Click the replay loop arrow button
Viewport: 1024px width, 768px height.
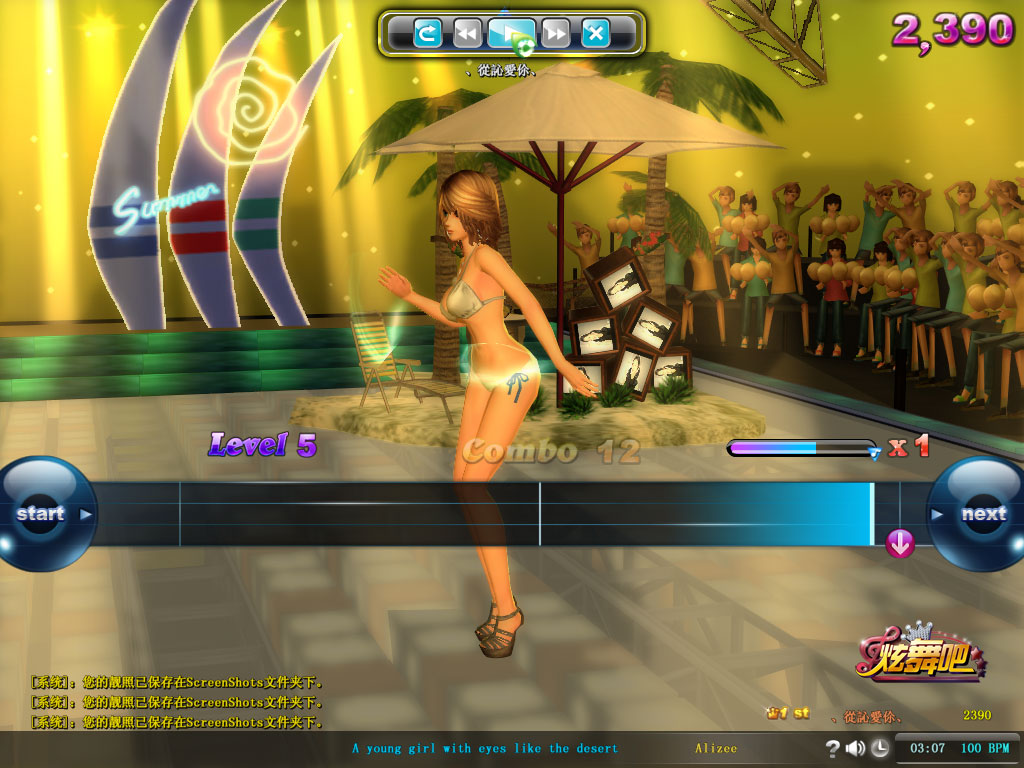pos(428,34)
